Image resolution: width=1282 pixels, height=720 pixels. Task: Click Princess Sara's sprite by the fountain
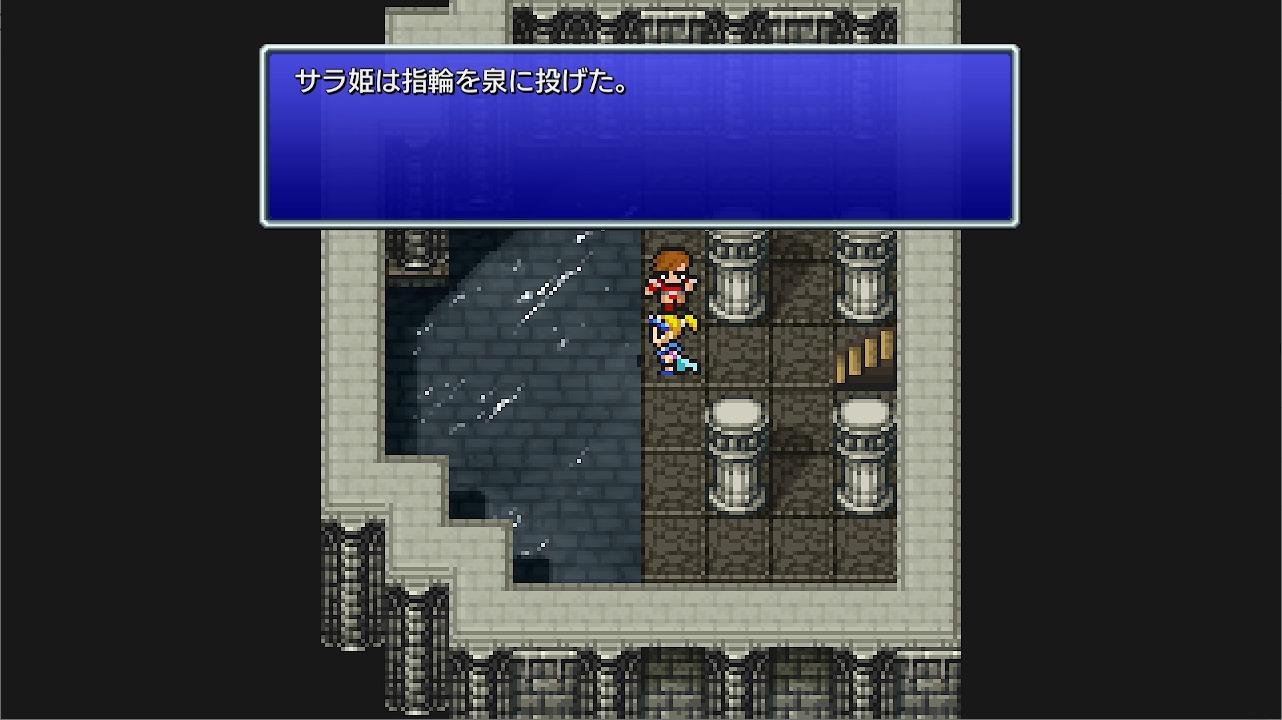coord(675,345)
